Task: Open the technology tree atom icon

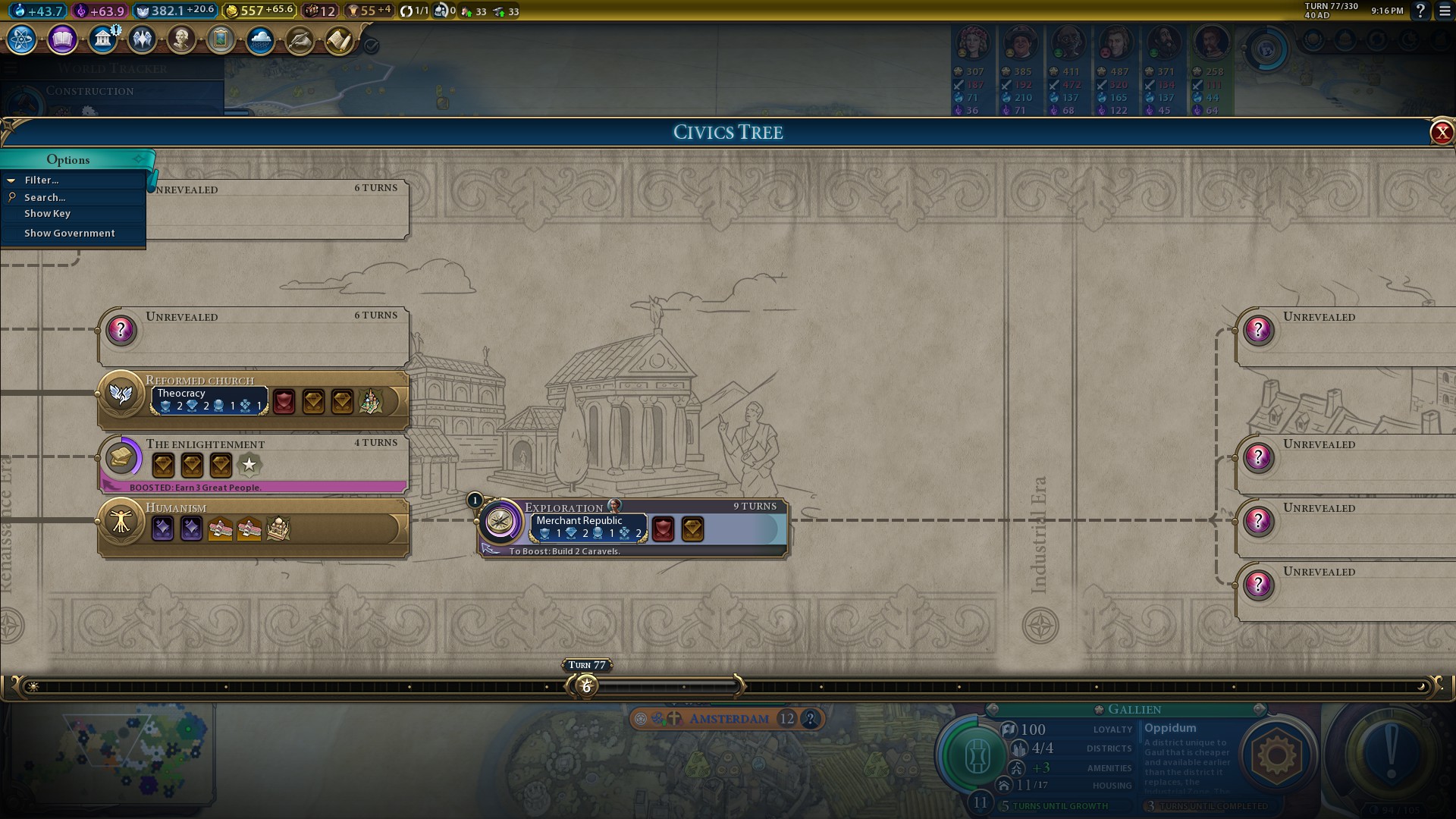Action: point(21,39)
